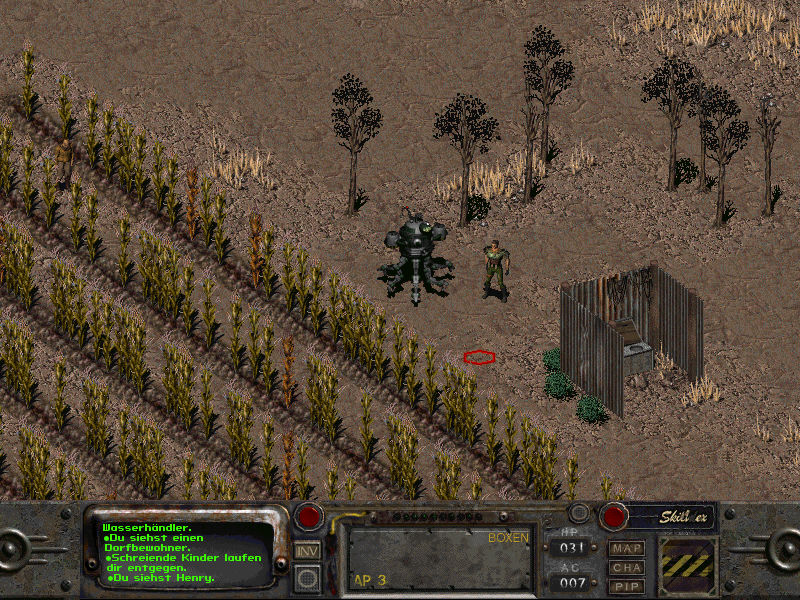Click the green message log display
Viewport: 800px width, 600px height.
186,551
